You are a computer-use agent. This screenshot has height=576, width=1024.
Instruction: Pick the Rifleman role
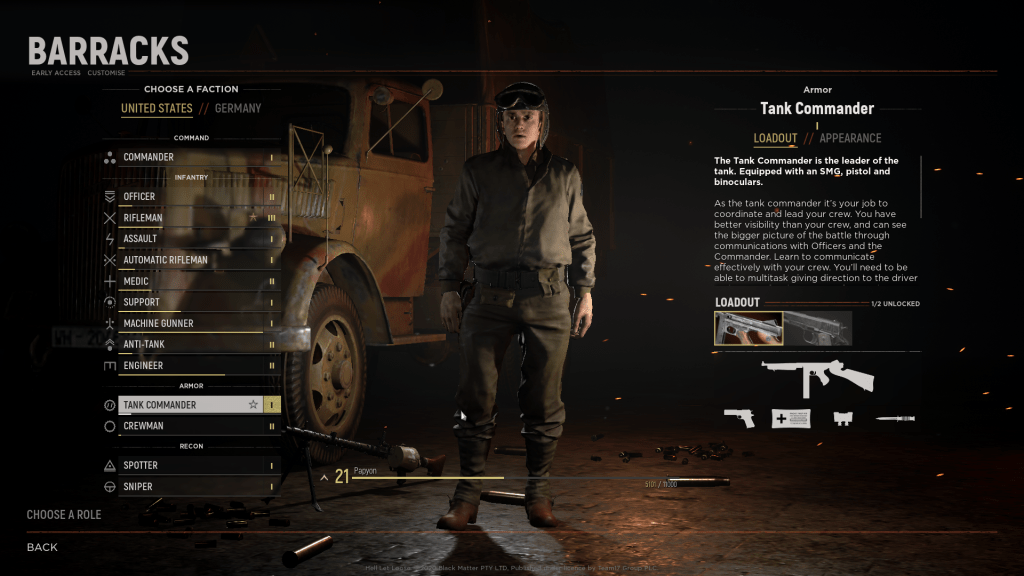190,218
